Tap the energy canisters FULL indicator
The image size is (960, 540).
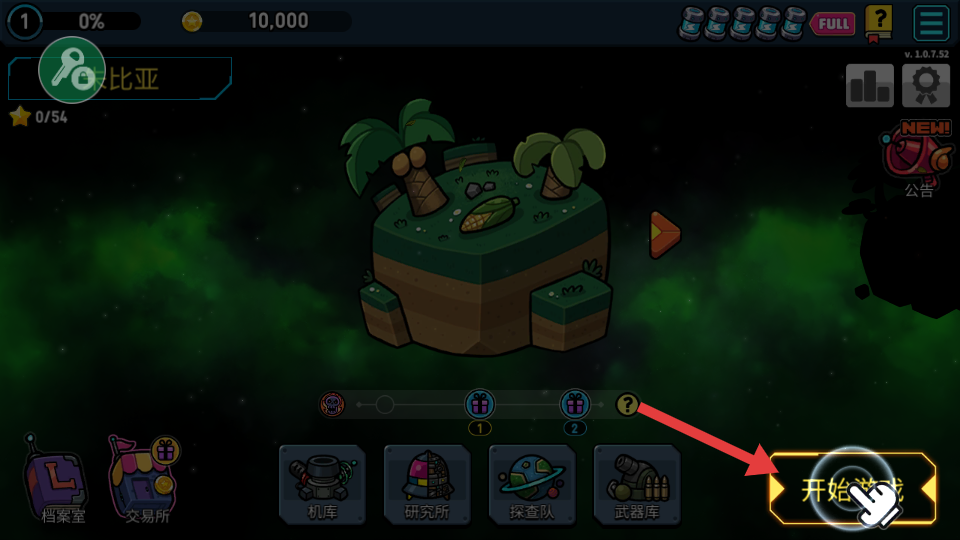[765, 22]
